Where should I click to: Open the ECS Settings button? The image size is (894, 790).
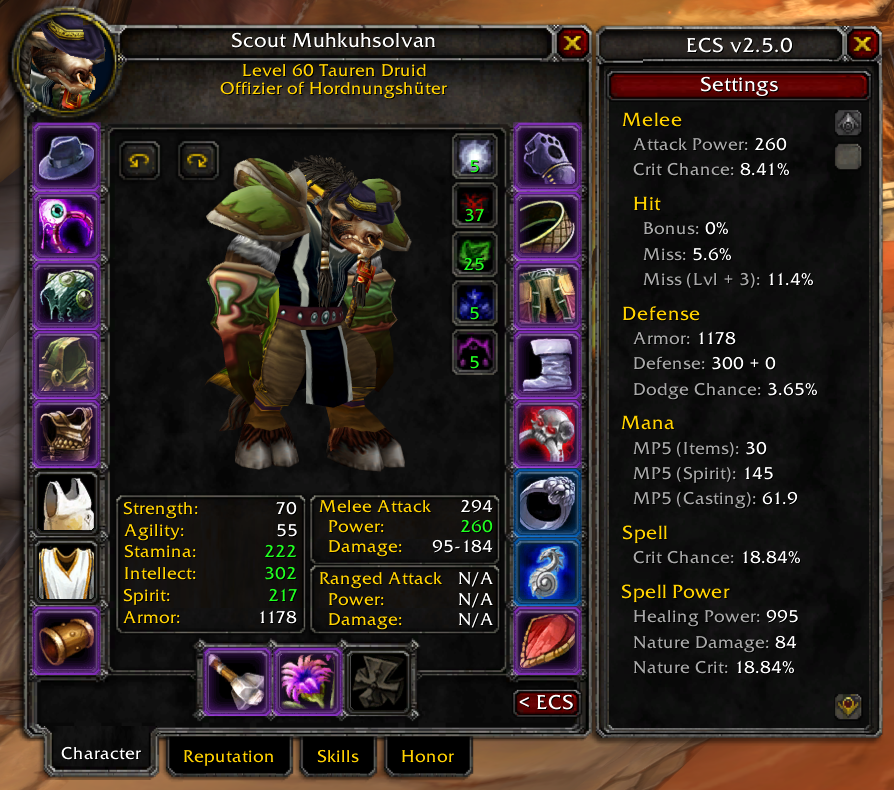[738, 86]
